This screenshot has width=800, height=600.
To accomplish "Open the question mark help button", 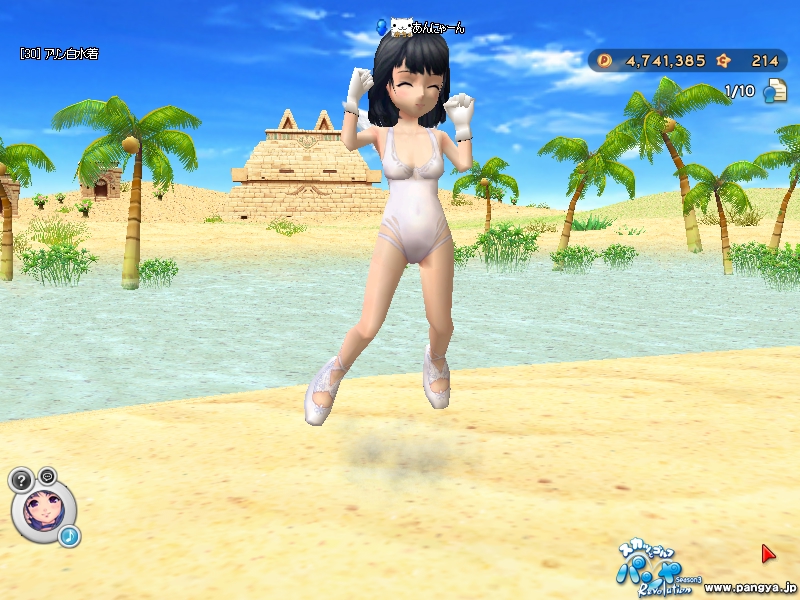I will point(21,479).
